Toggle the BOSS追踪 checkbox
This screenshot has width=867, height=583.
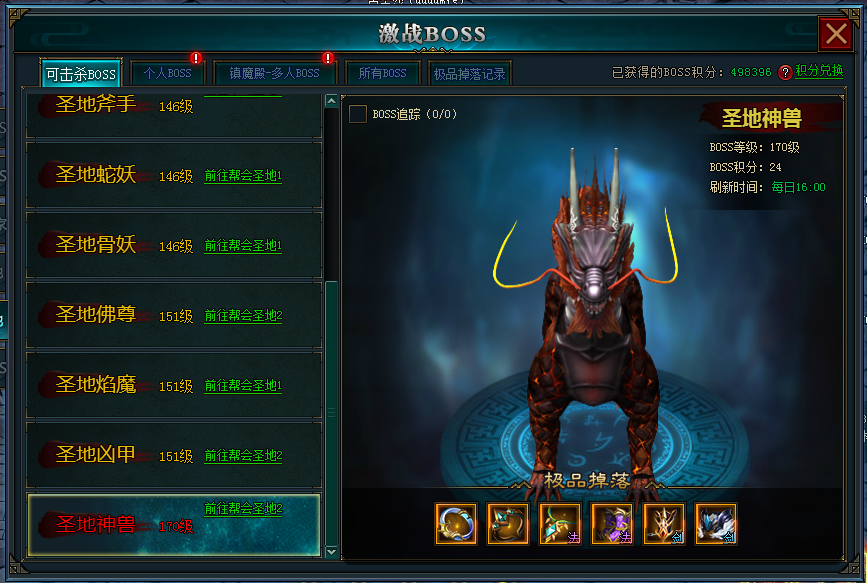357,114
